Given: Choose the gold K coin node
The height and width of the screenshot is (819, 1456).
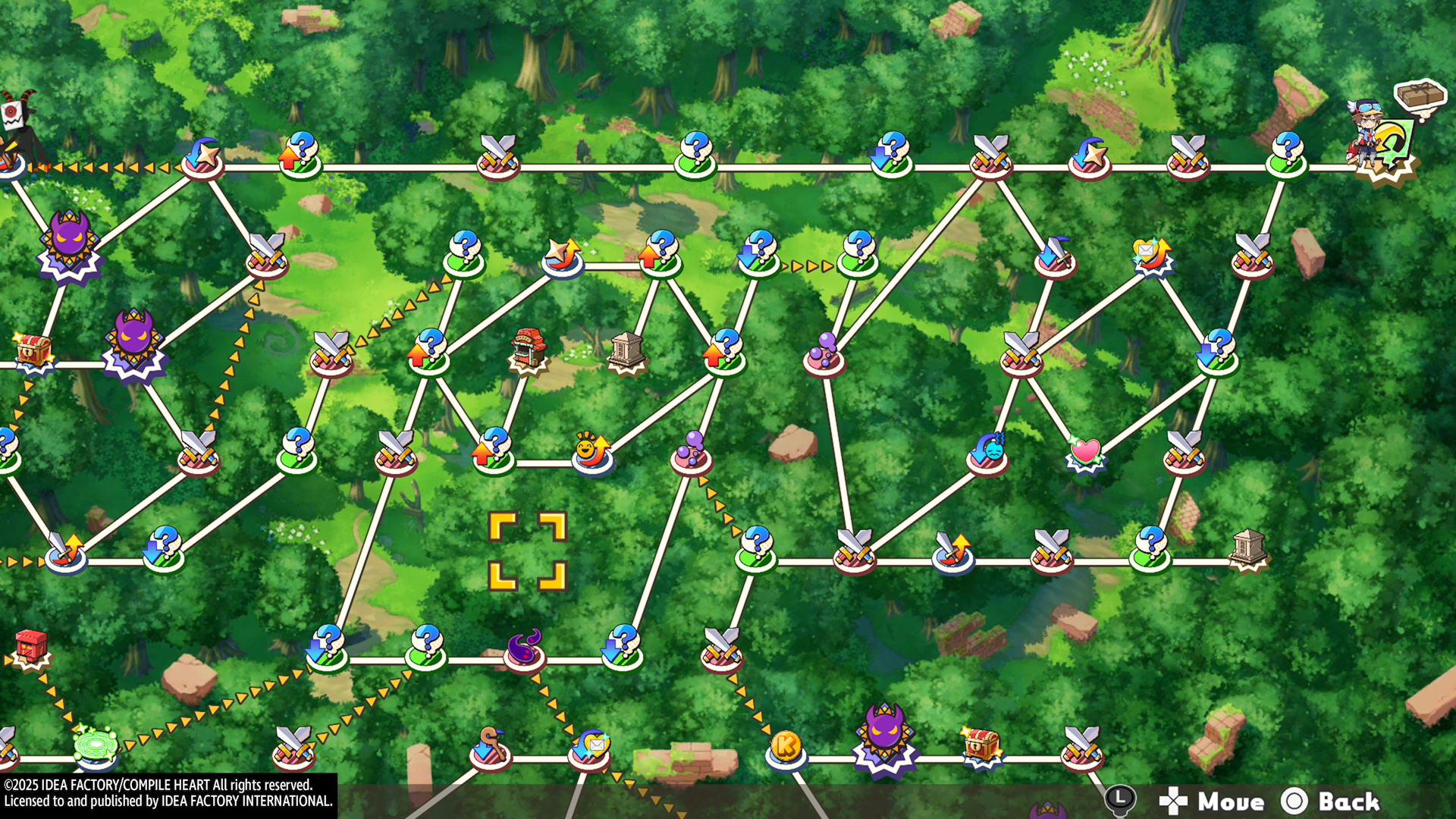Looking at the screenshot, I should [786, 748].
